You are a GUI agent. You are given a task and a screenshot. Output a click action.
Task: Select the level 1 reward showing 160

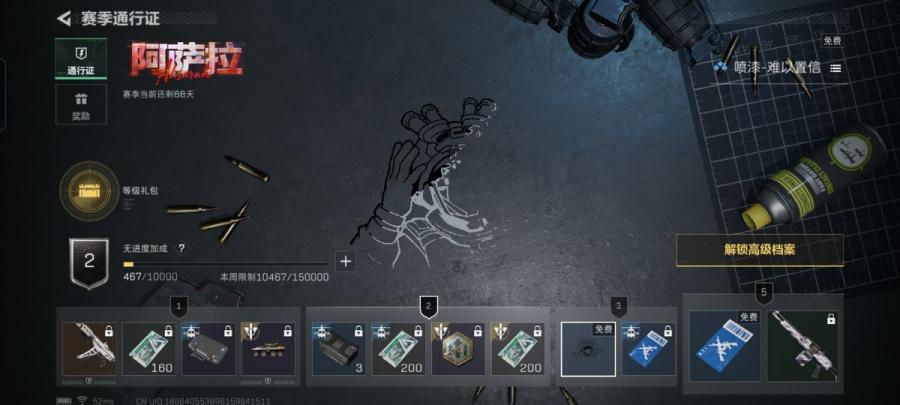(149, 348)
